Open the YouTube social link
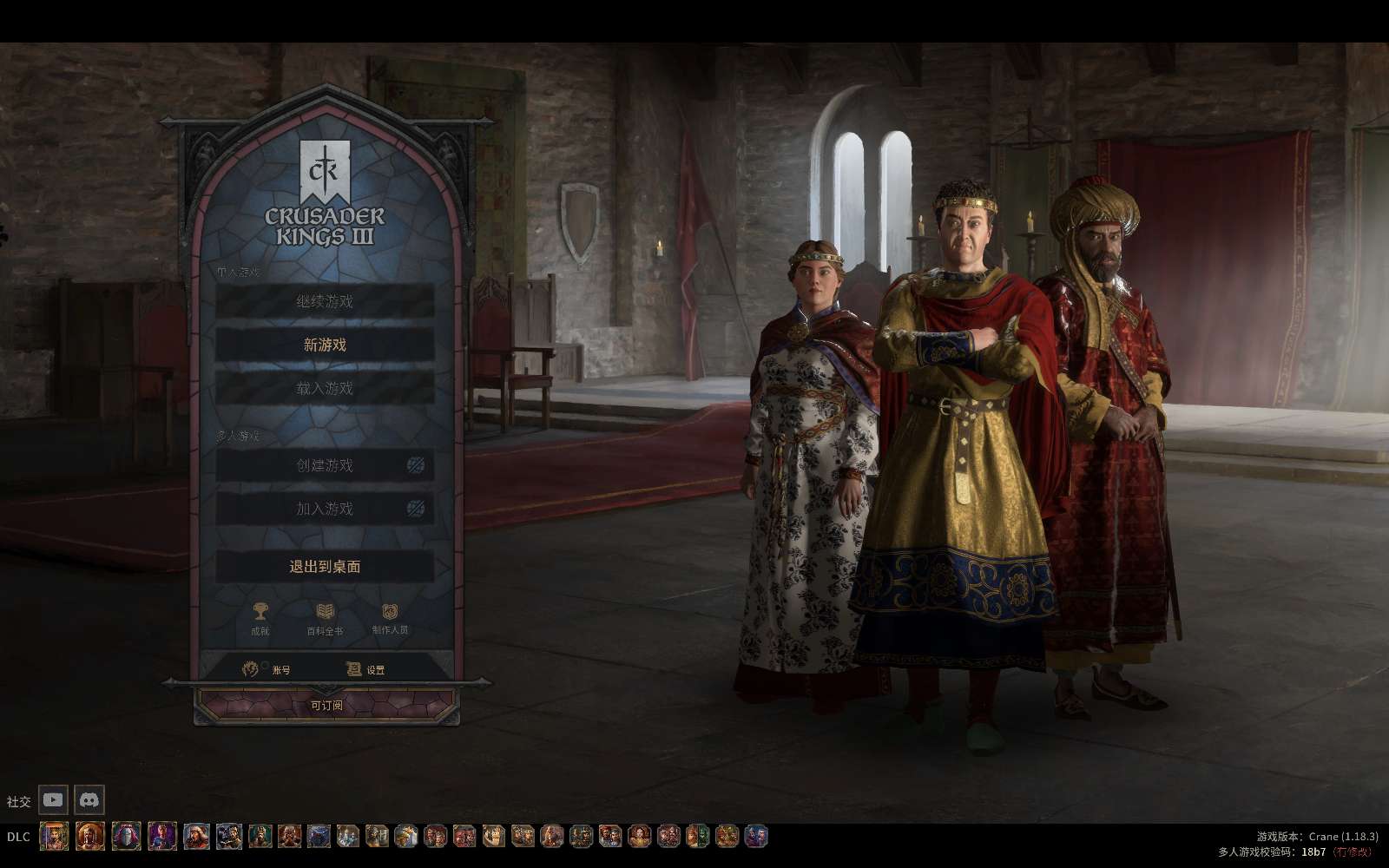The height and width of the screenshot is (868, 1389). coord(53,799)
